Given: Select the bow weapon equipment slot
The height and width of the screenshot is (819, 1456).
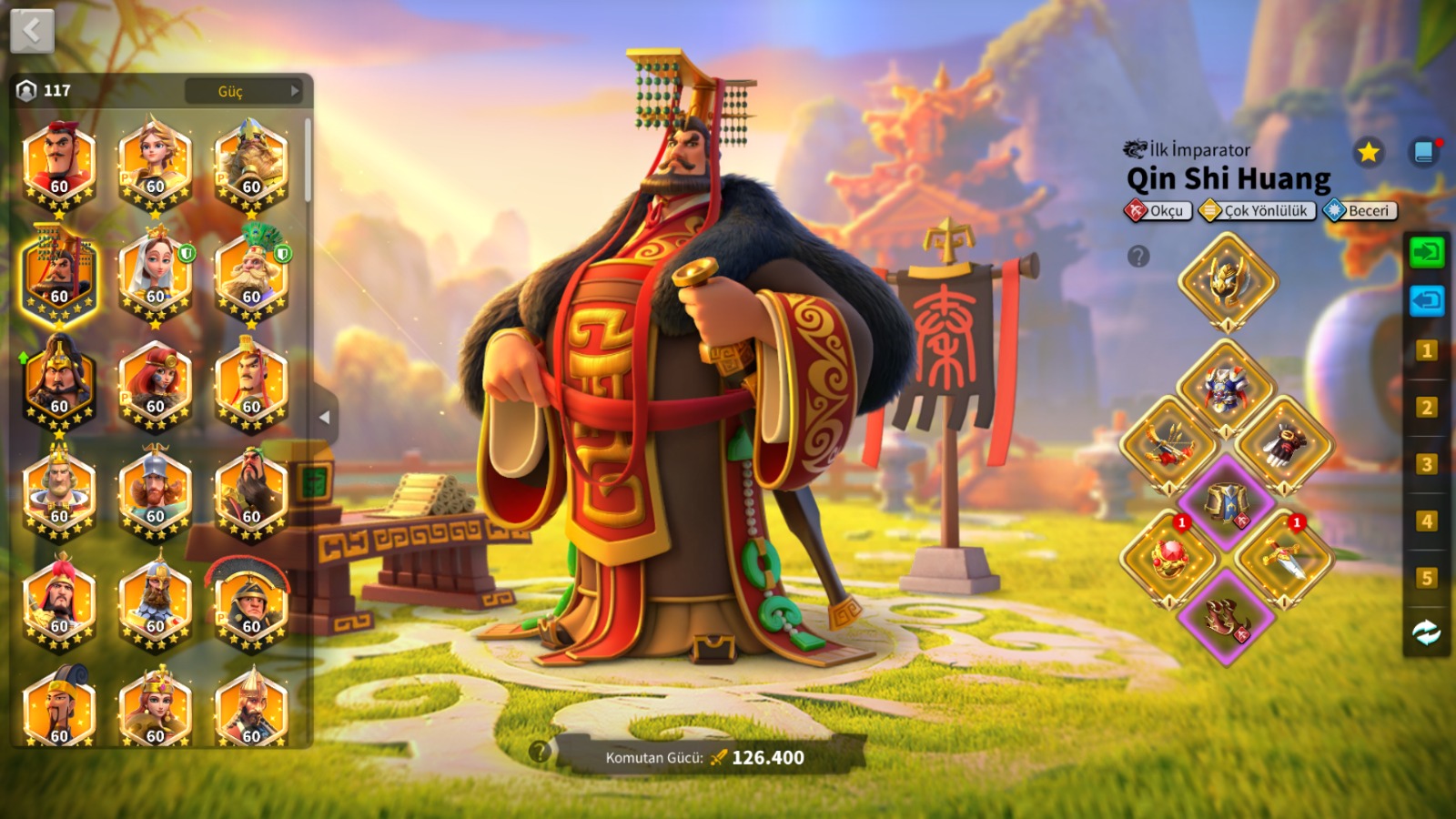Looking at the screenshot, I should click(x=1170, y=445).
